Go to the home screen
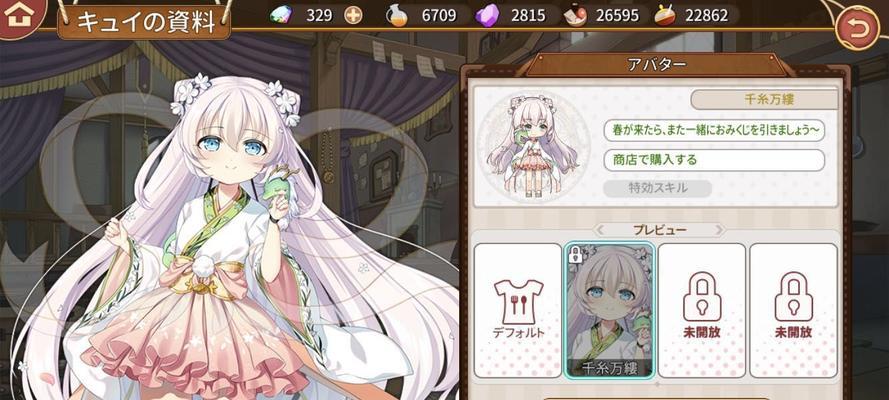The width and height of the screenshot is (889, 400). click(x=20, y=17)
